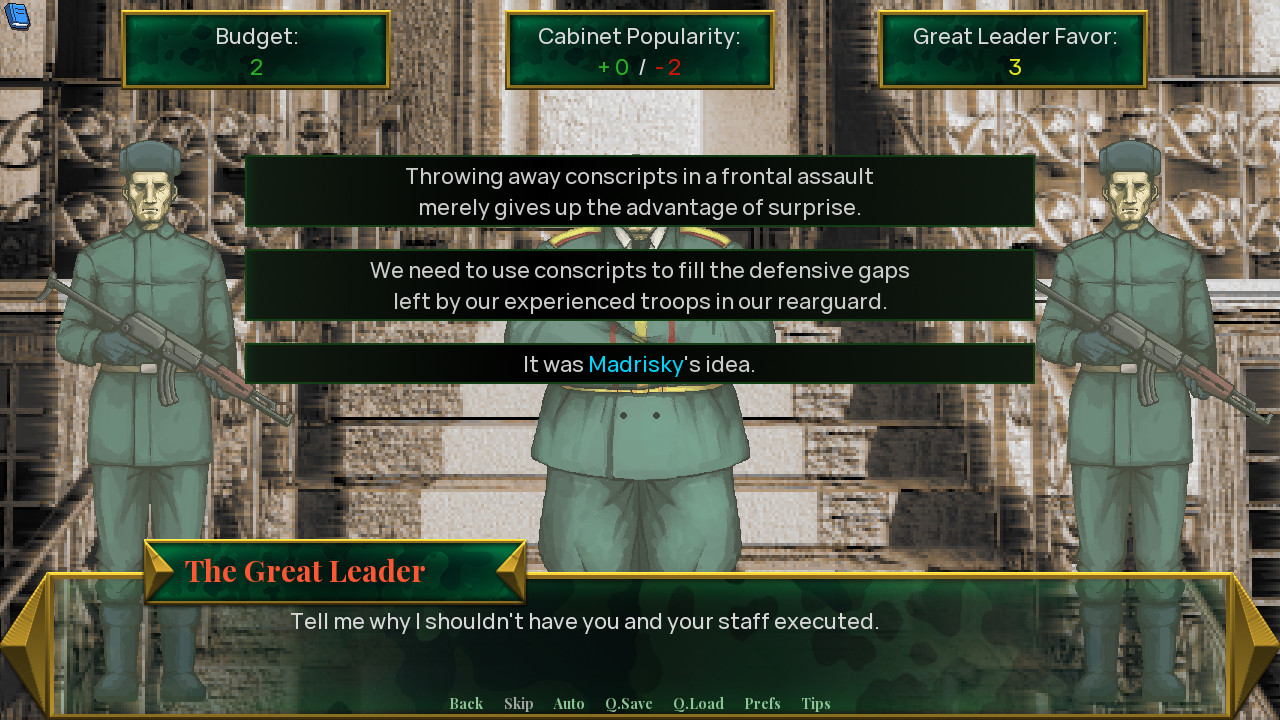This screenshot has height=720, width=1280.
Task: Click the red -2 popularity value
Action: pyautogui.click(x=667, y=67)
